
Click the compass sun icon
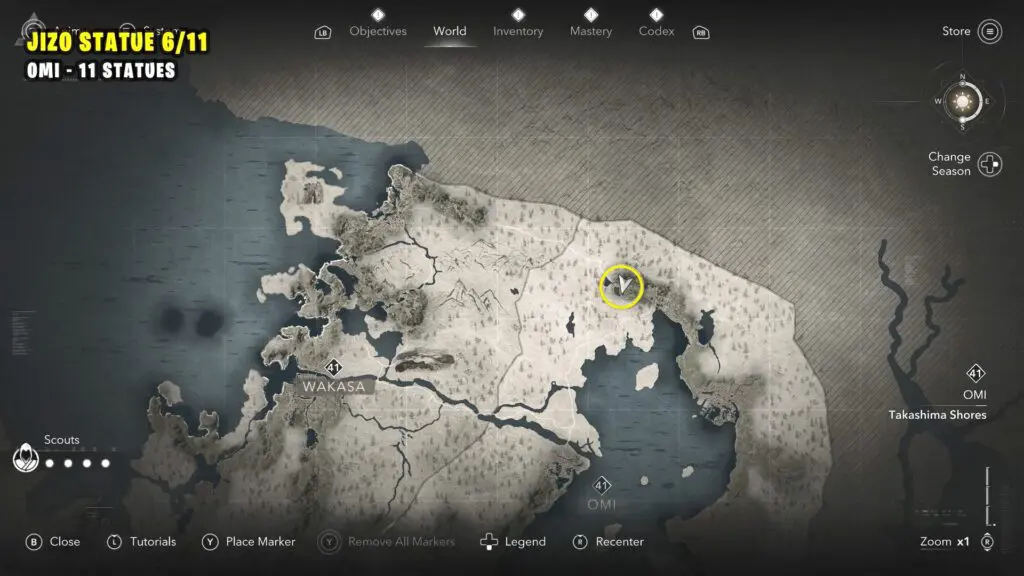click(962, 101)
